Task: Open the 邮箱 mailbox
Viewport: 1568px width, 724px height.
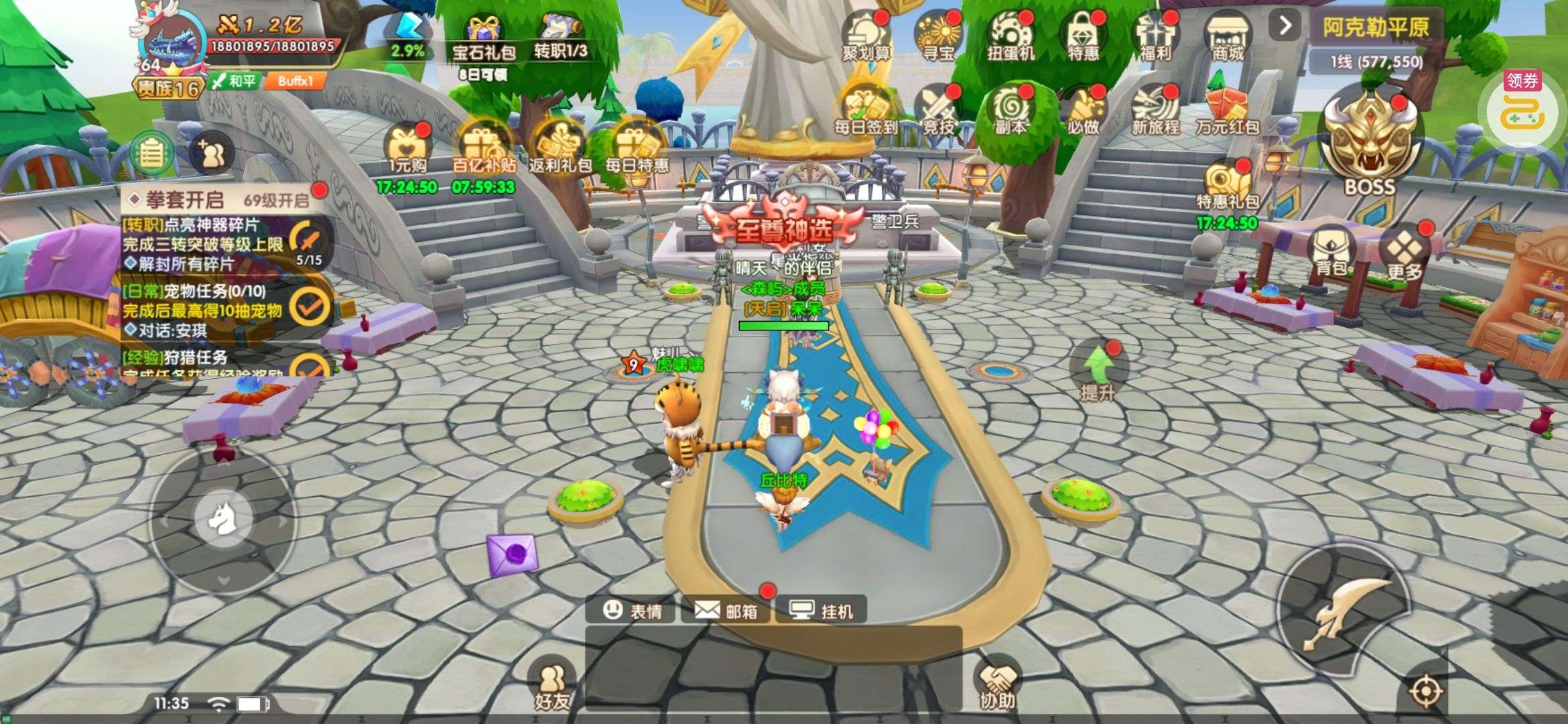Action: tap(726, 610)
